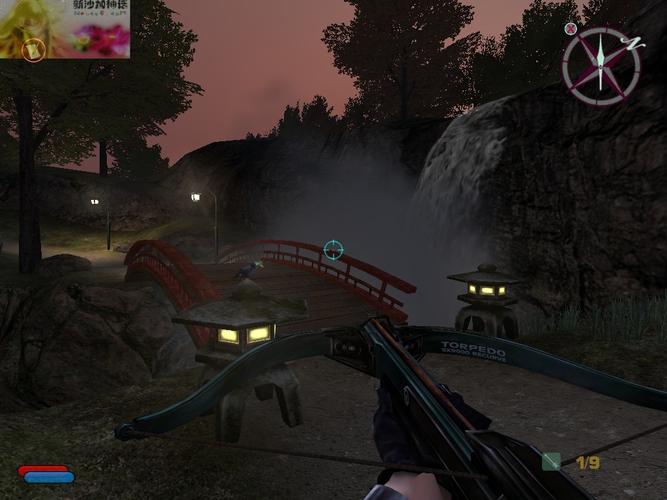Click the compass in the corner
The width and height of the screenshot is (667, 500).
(601, 65)
